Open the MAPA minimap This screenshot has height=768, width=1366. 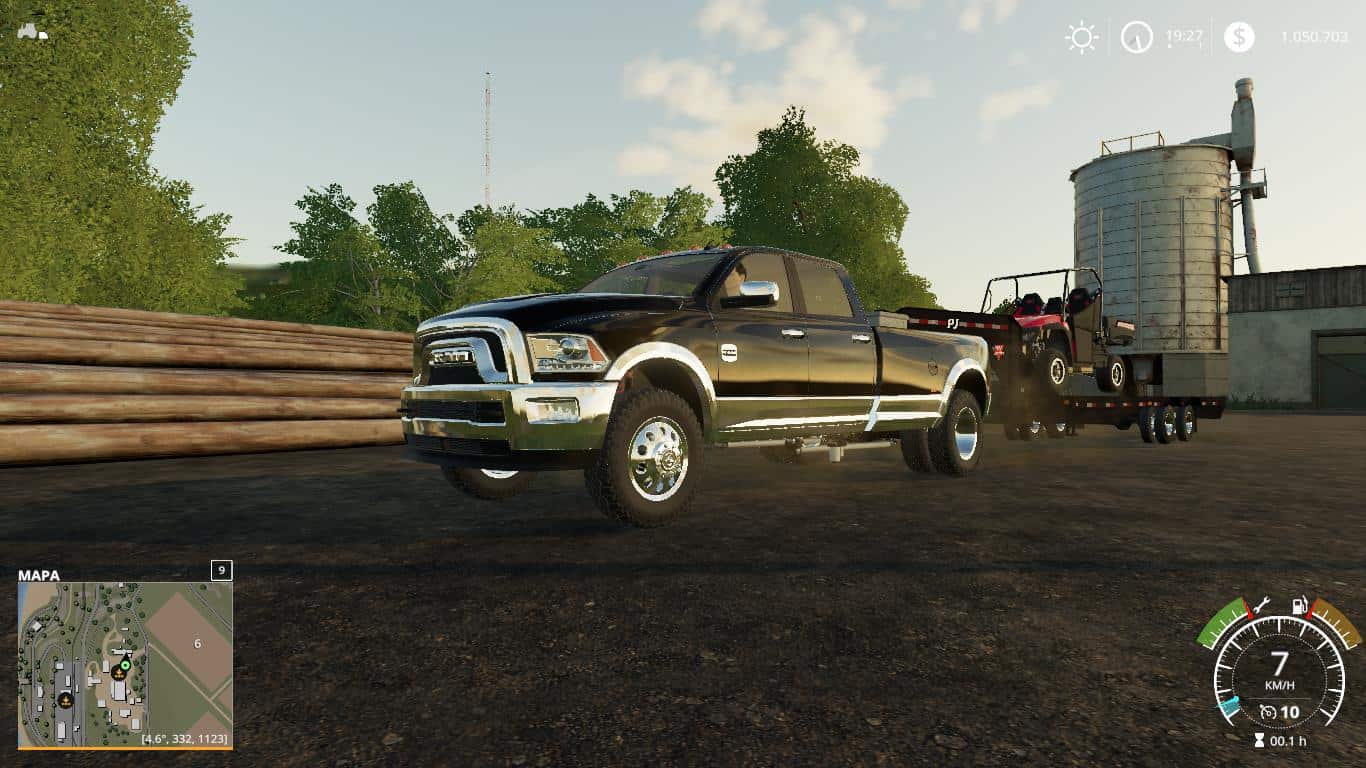point(125,664)
